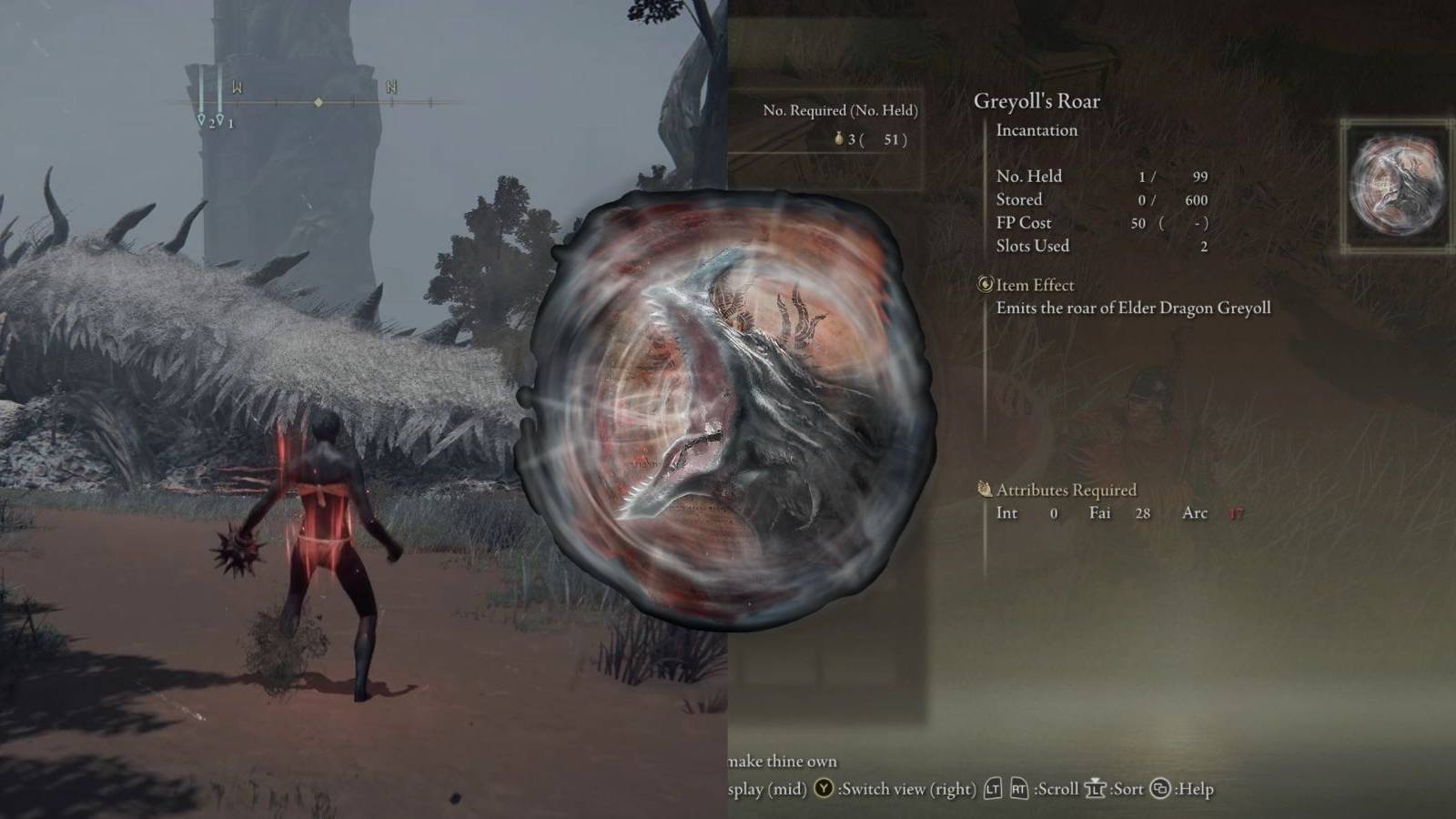This screenshot has height=819, width=1456.
Task: Click the RT button icon for scrolling right
Action: [1020, 788]
